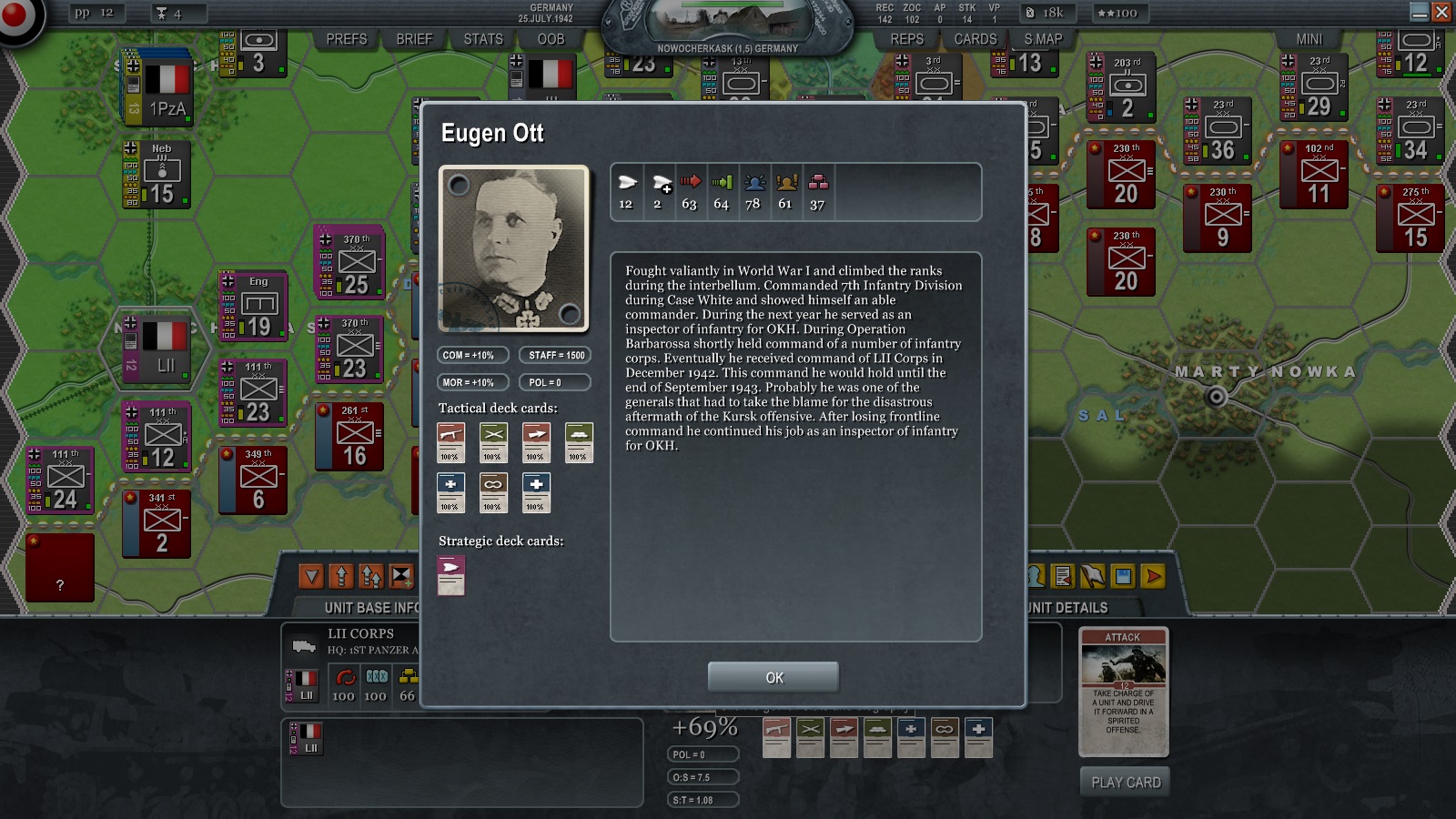1456x819 pixels.
Task: Open the OOB order of battle
Action: [551, 39]
